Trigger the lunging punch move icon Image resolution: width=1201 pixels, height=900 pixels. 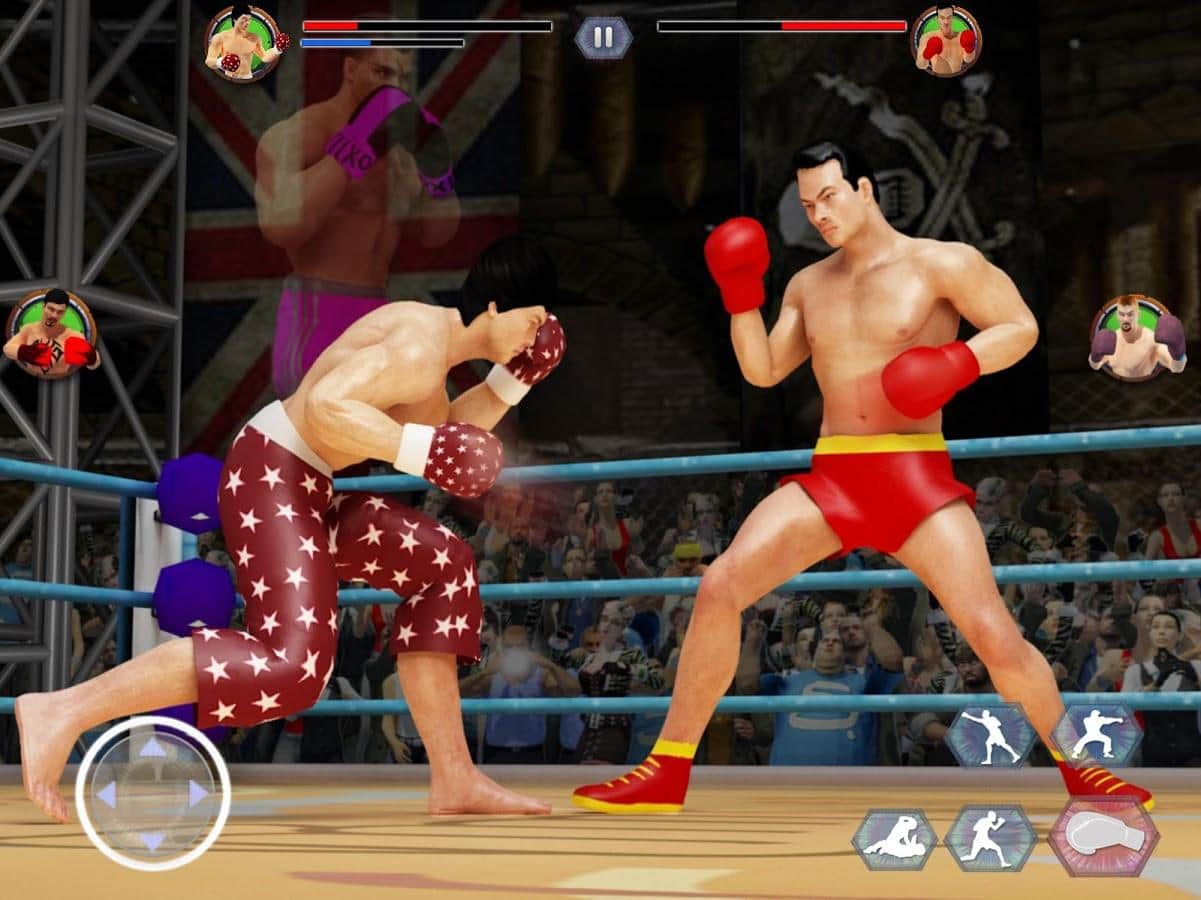point(992,735)
